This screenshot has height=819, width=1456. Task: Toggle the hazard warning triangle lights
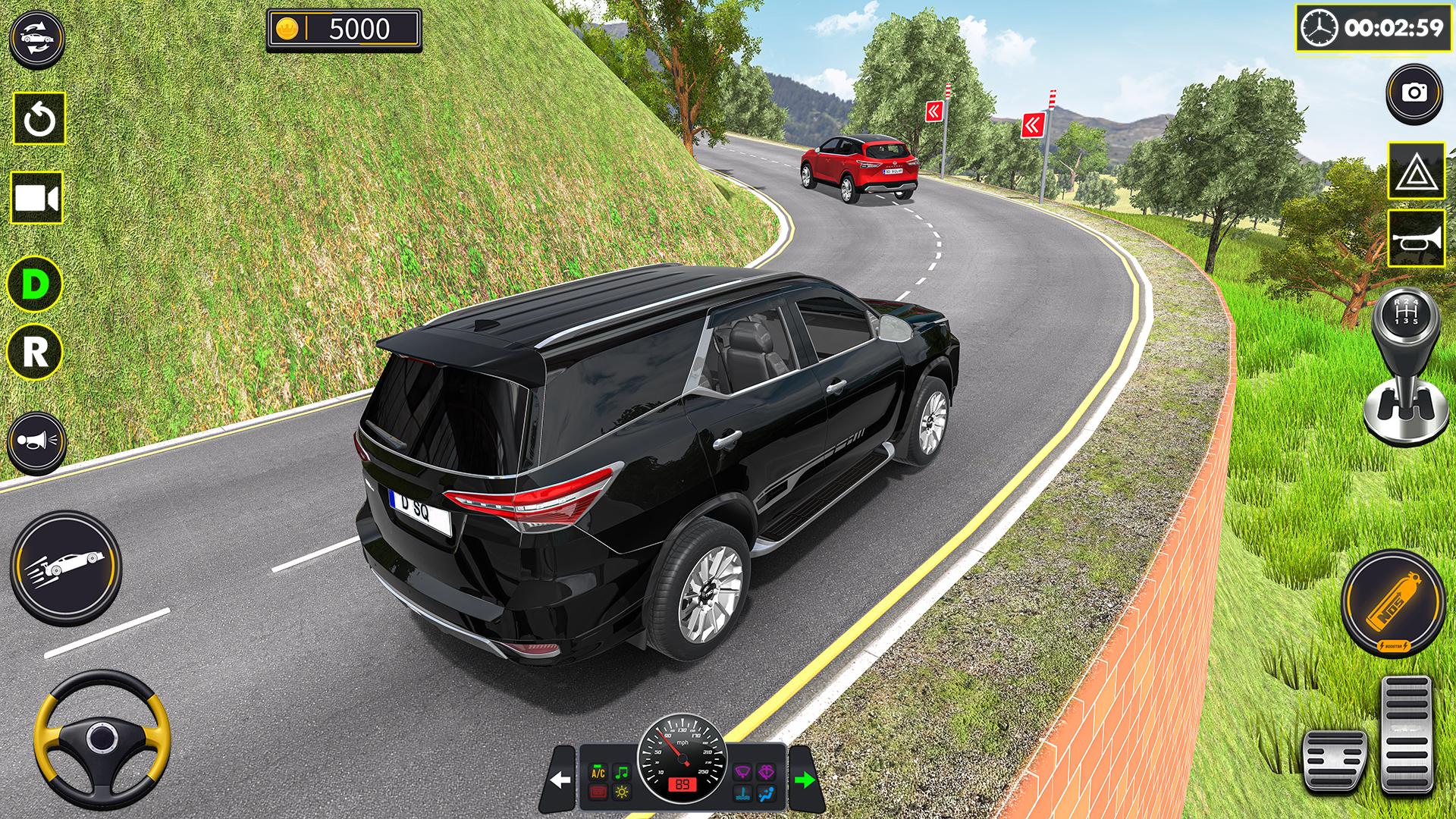1416,171
